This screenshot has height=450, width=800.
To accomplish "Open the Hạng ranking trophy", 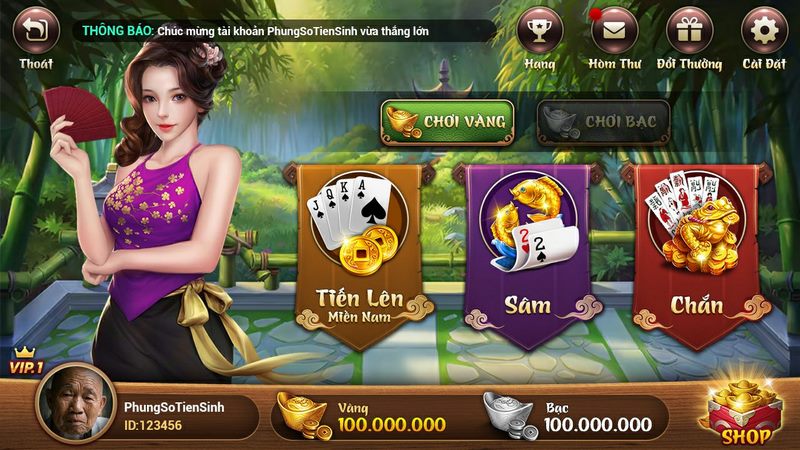I will [x=540, y=31].
